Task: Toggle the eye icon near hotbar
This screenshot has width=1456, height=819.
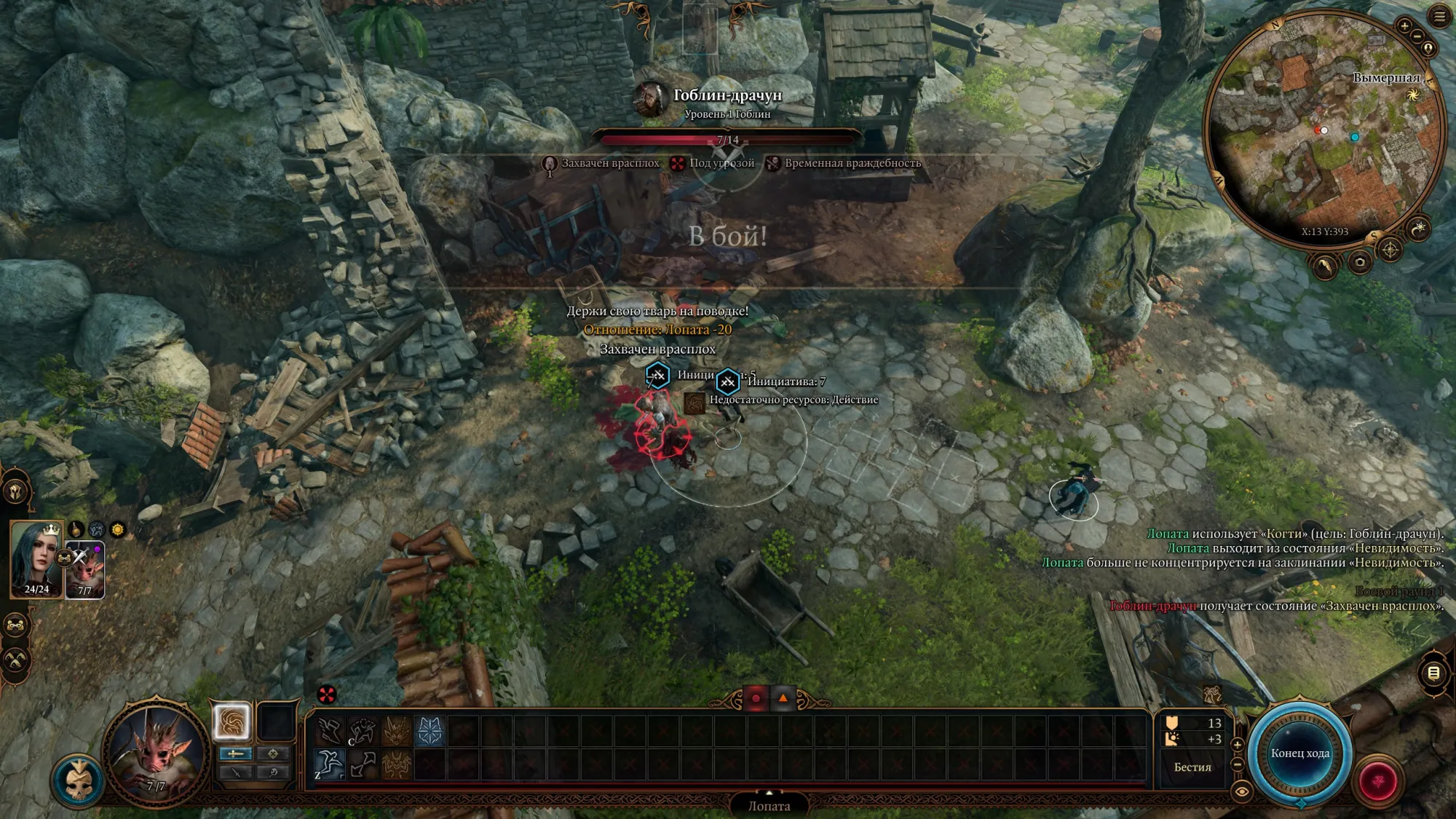Action: [x=1241, y=791]
